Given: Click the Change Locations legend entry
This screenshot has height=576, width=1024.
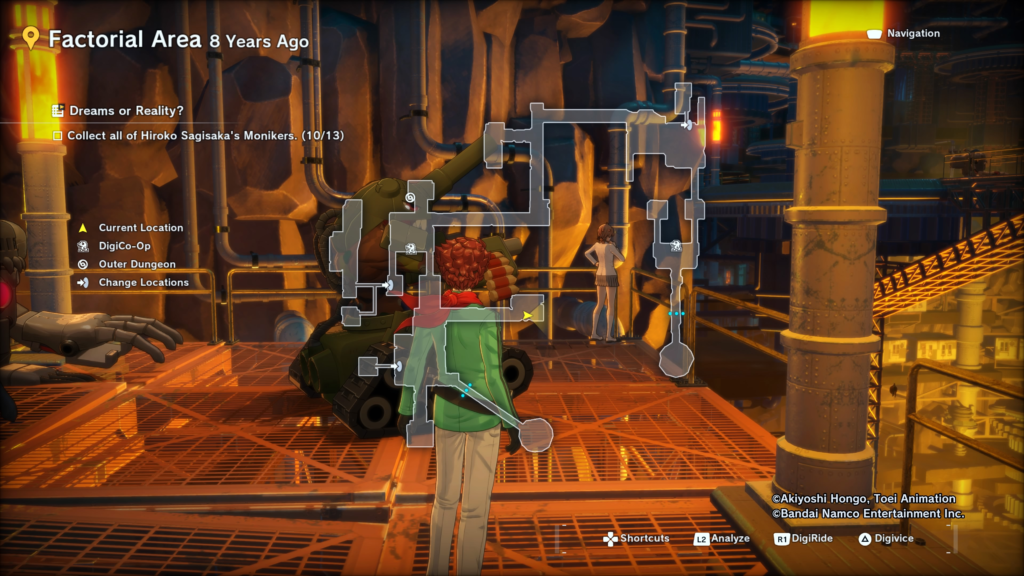Looking at the screenshot, I should tap(143, 282).
